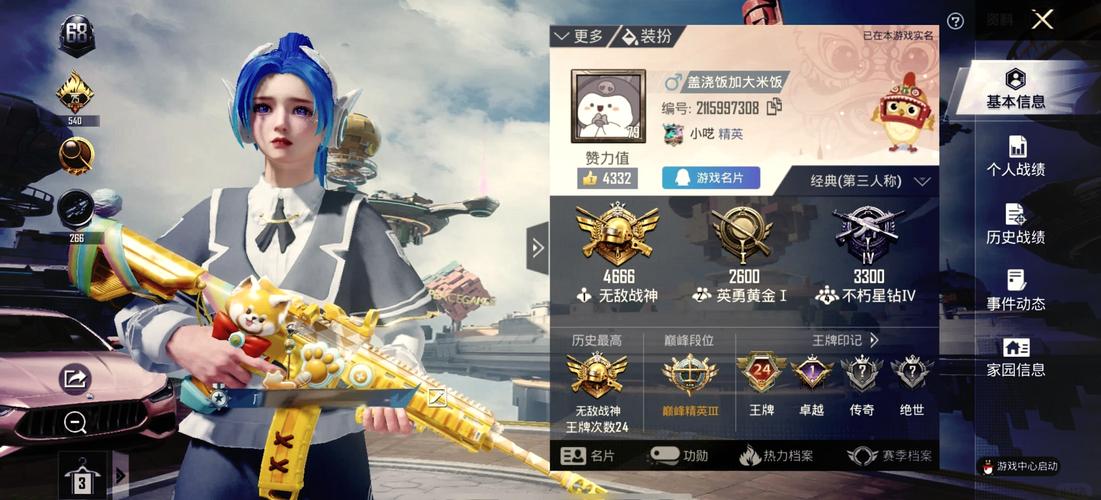Image resolution: width=1101 pixels, height=500 pixels.
Task: Expand the 王牌印记 arrow
Action: click(873, 340)
